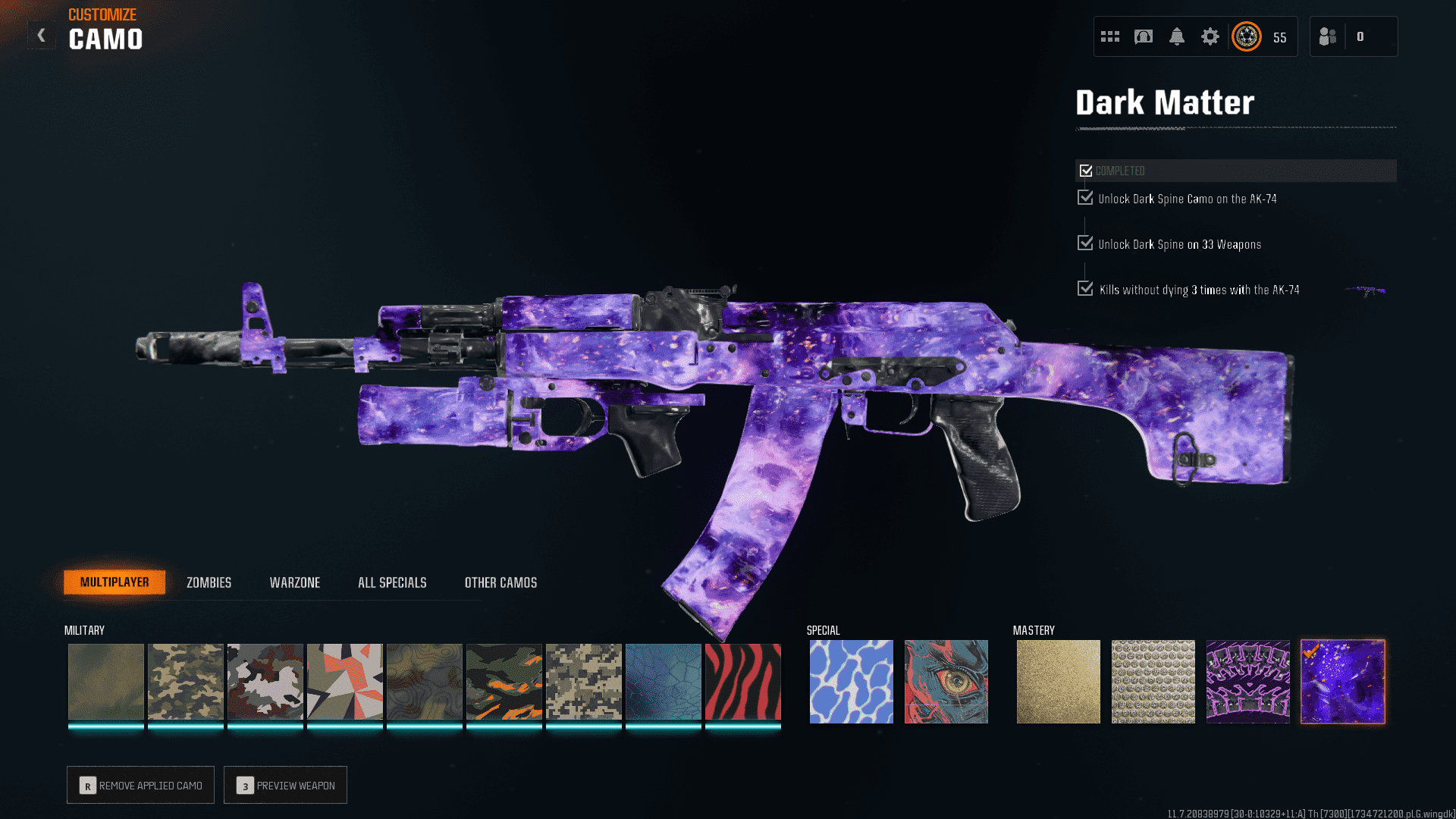This screenshot has height=819, width=1456.
Task: Click the Dark Matter mastery camo
Action: pyautogui.click(x=1342, y=682)
